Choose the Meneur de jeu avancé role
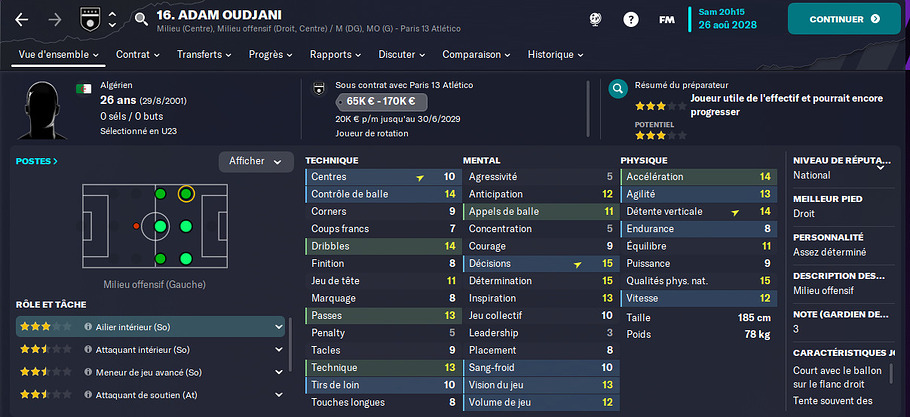Image resolution: width=910 pixels, height=417 pixels. tap(150, 372)
